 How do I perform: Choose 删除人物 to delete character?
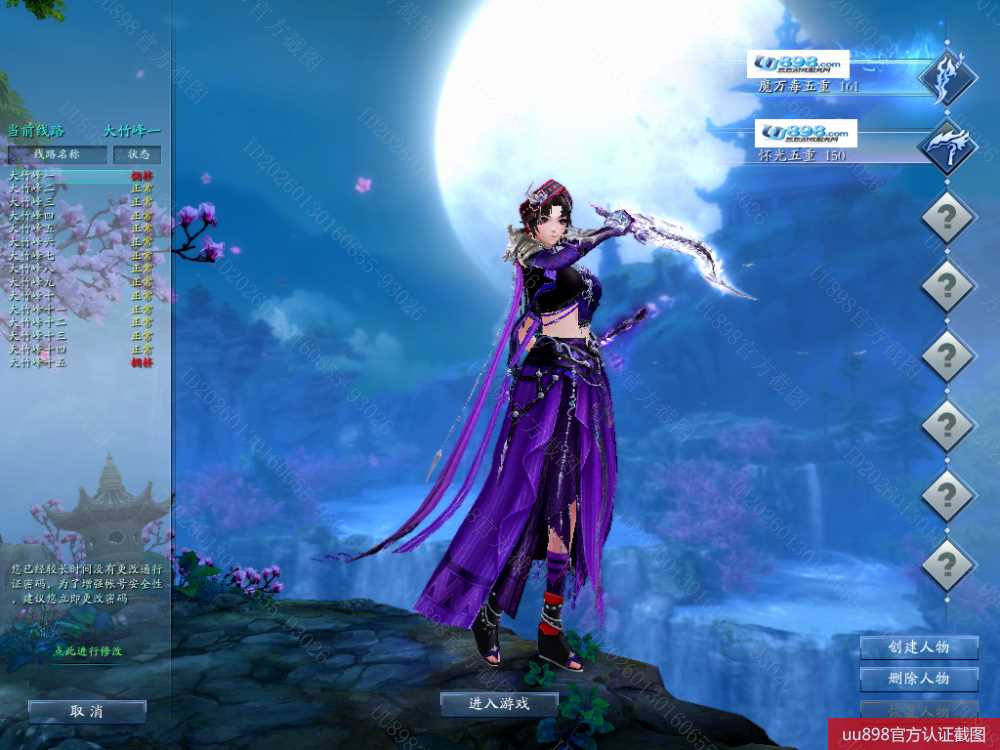click(x=918, y=679)
